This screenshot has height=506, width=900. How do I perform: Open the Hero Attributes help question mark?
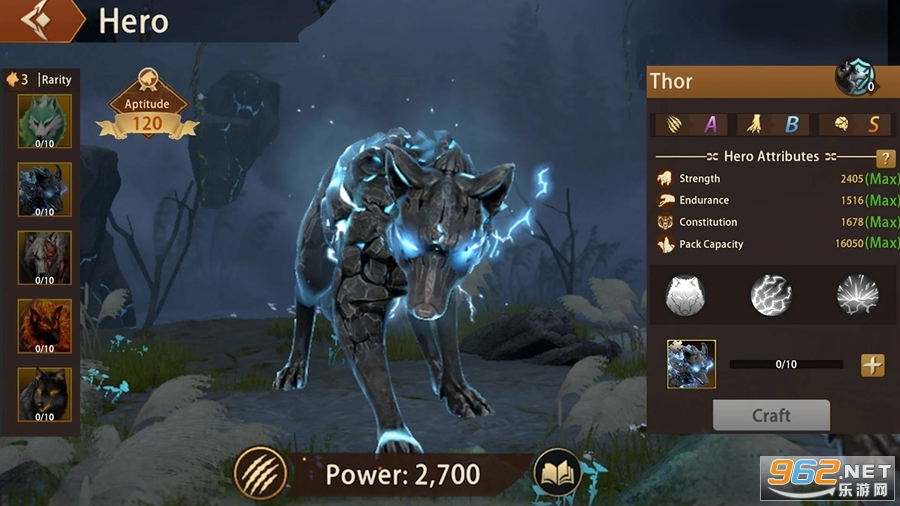(885, 158)
